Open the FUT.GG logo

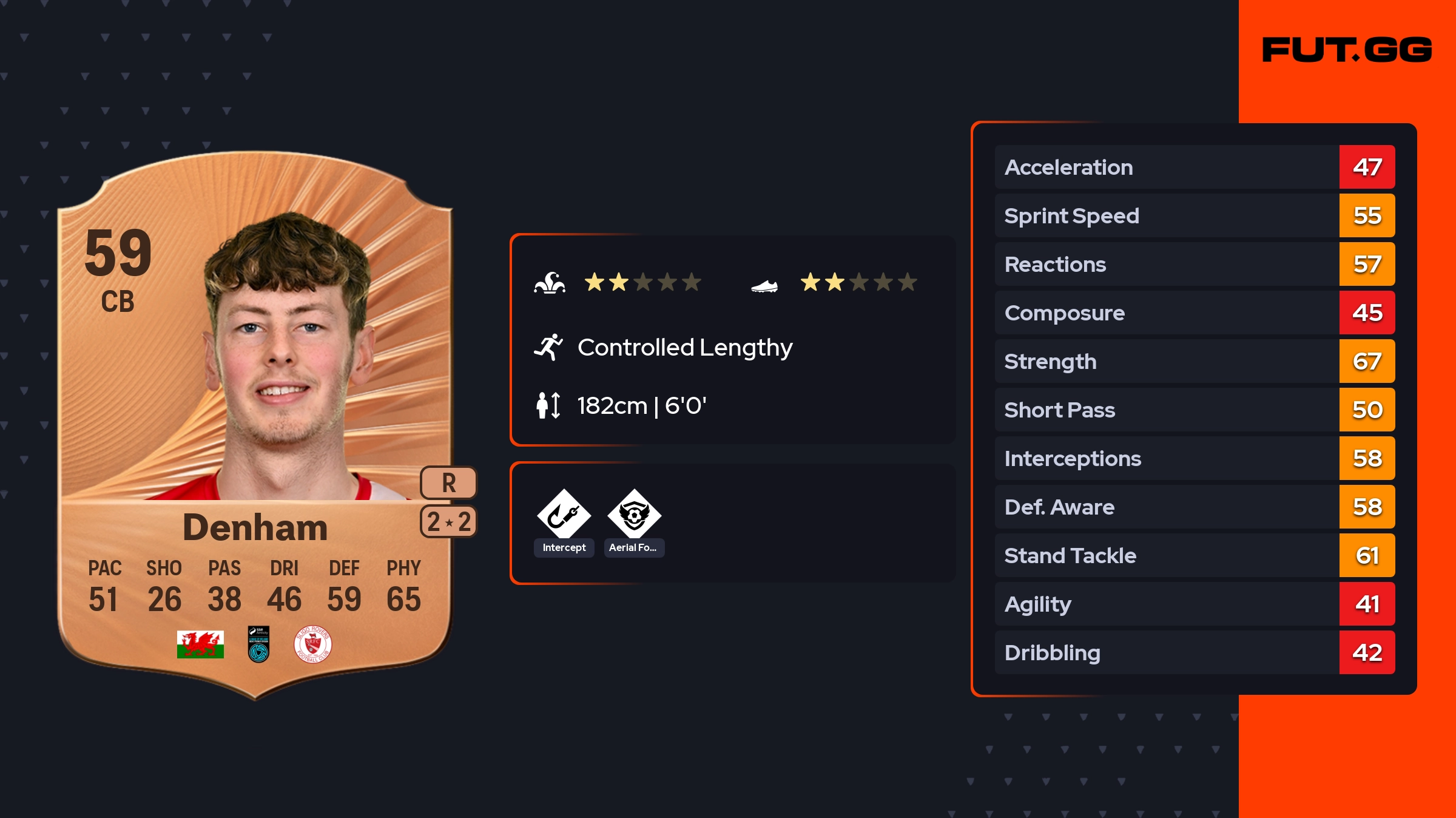point(1347,50)
